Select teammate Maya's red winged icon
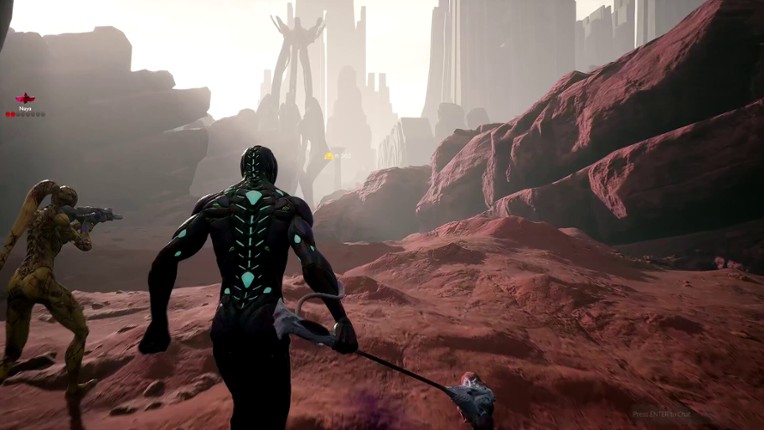764x430 pixels. (x=25, y=99)
